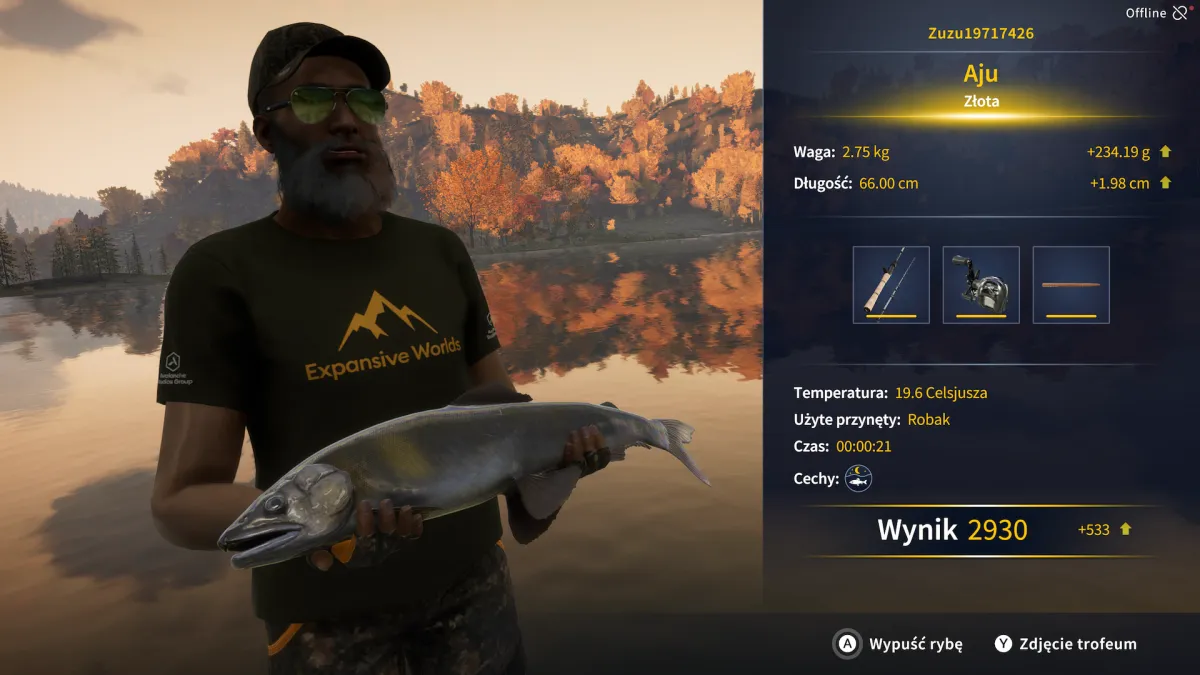Select the fishing reel equipment slot

tap(980, 285)
